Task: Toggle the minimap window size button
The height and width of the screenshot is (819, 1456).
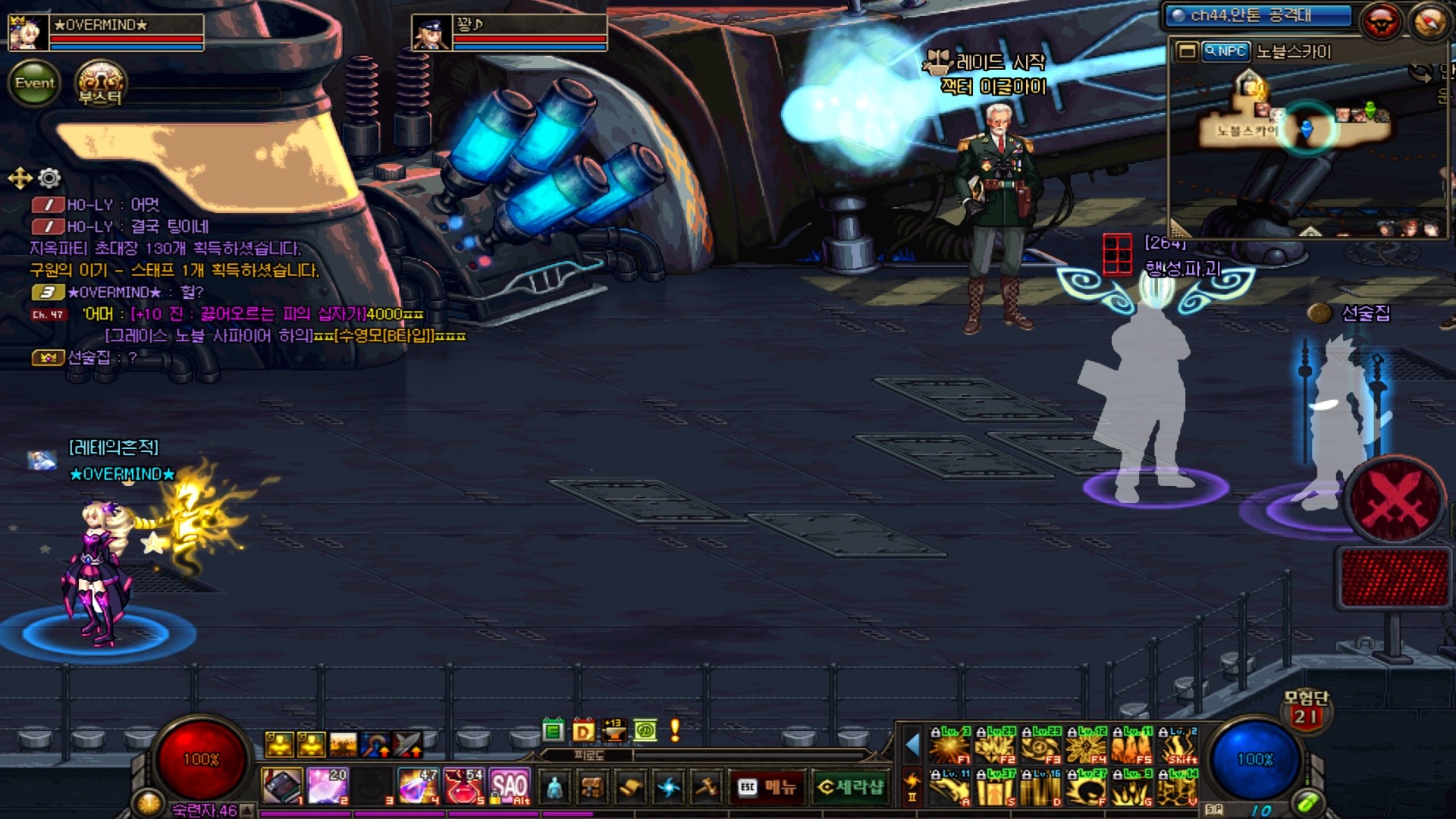Action: (1187, 52)
